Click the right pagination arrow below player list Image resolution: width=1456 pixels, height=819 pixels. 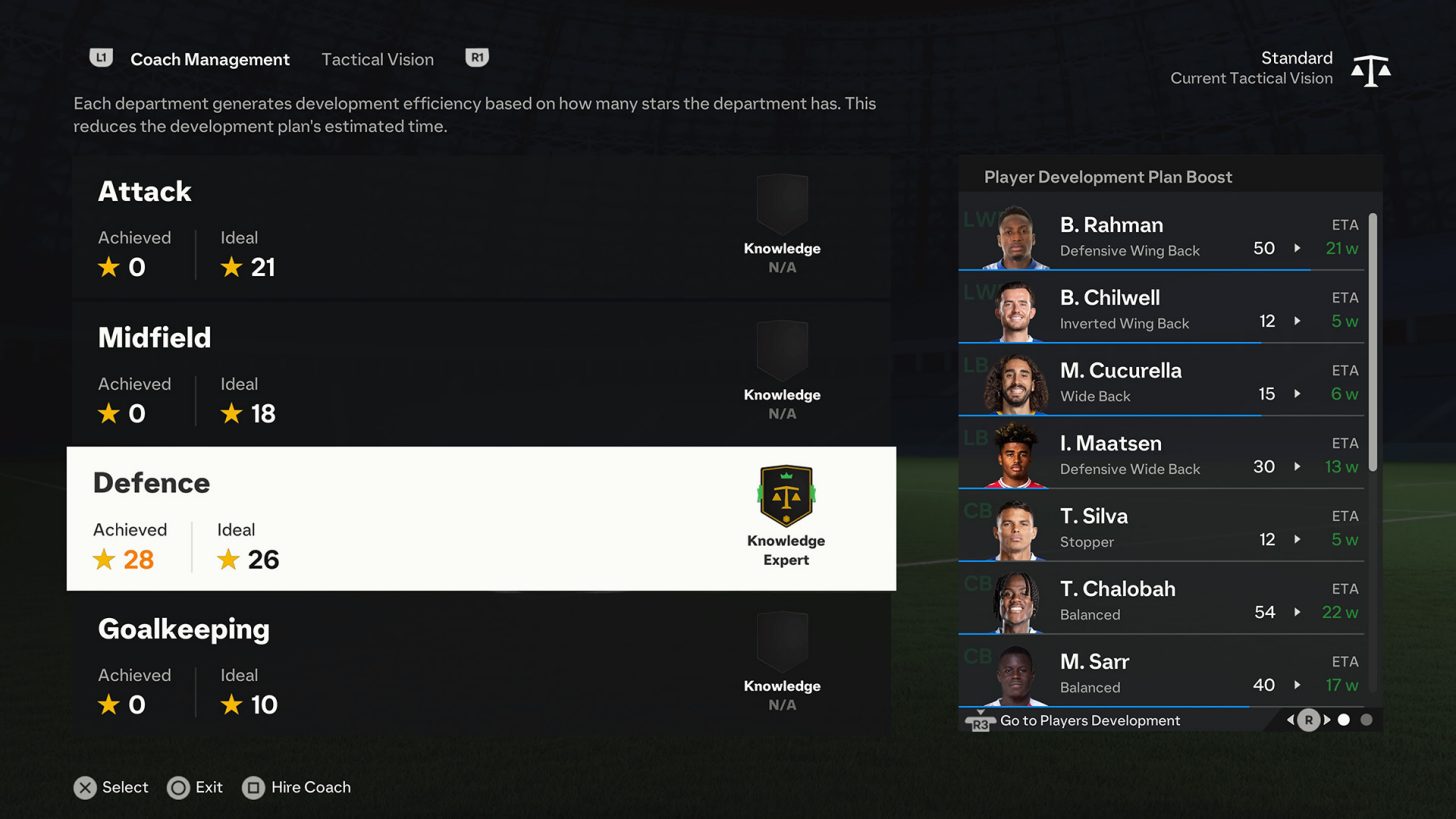[x=1326, y=719]
